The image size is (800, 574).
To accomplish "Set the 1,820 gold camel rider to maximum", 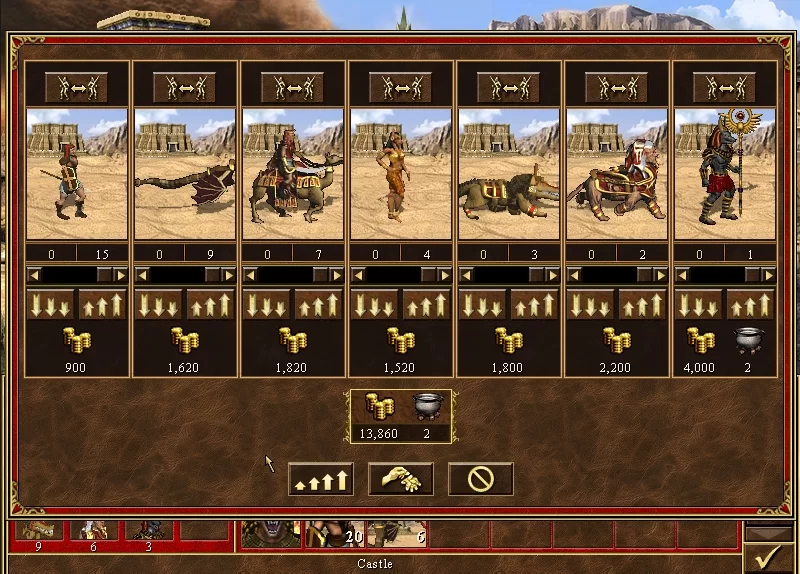I will [319, 304].
